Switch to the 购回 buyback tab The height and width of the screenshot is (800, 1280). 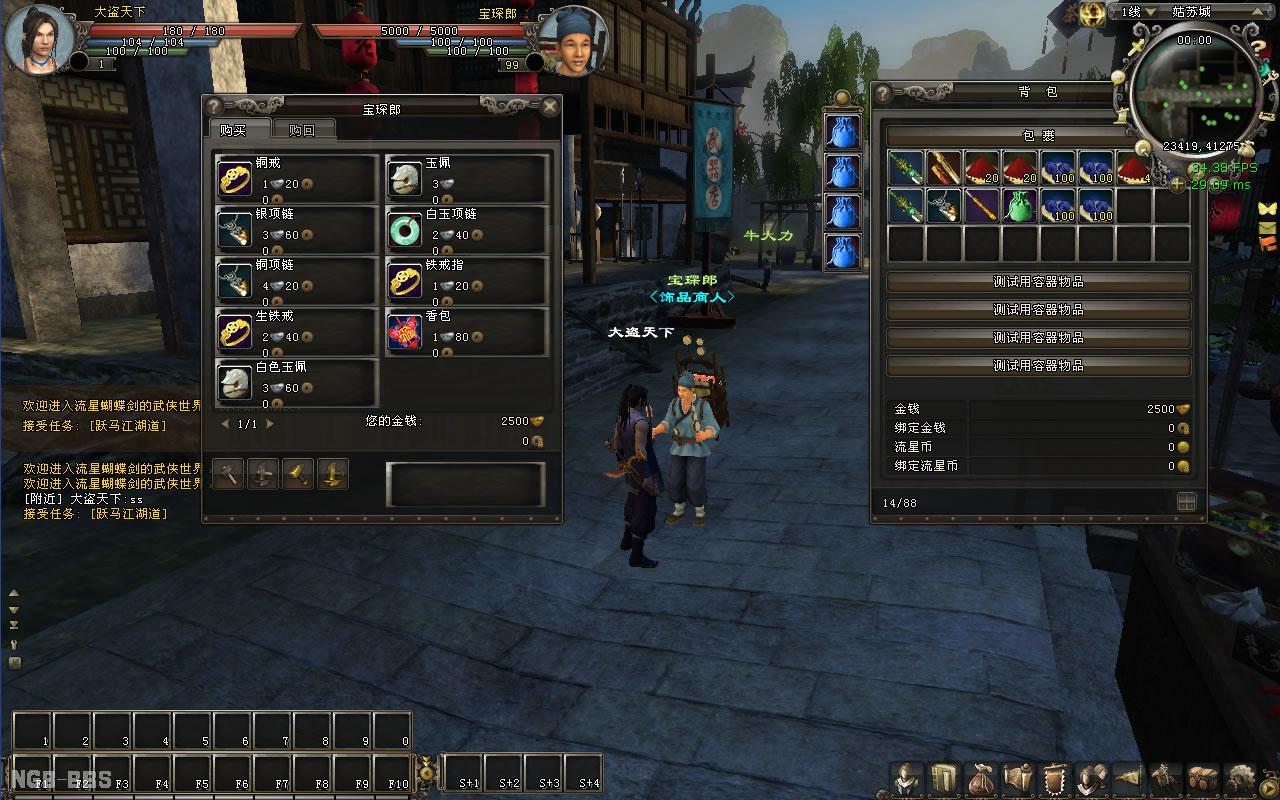(301, 131)
